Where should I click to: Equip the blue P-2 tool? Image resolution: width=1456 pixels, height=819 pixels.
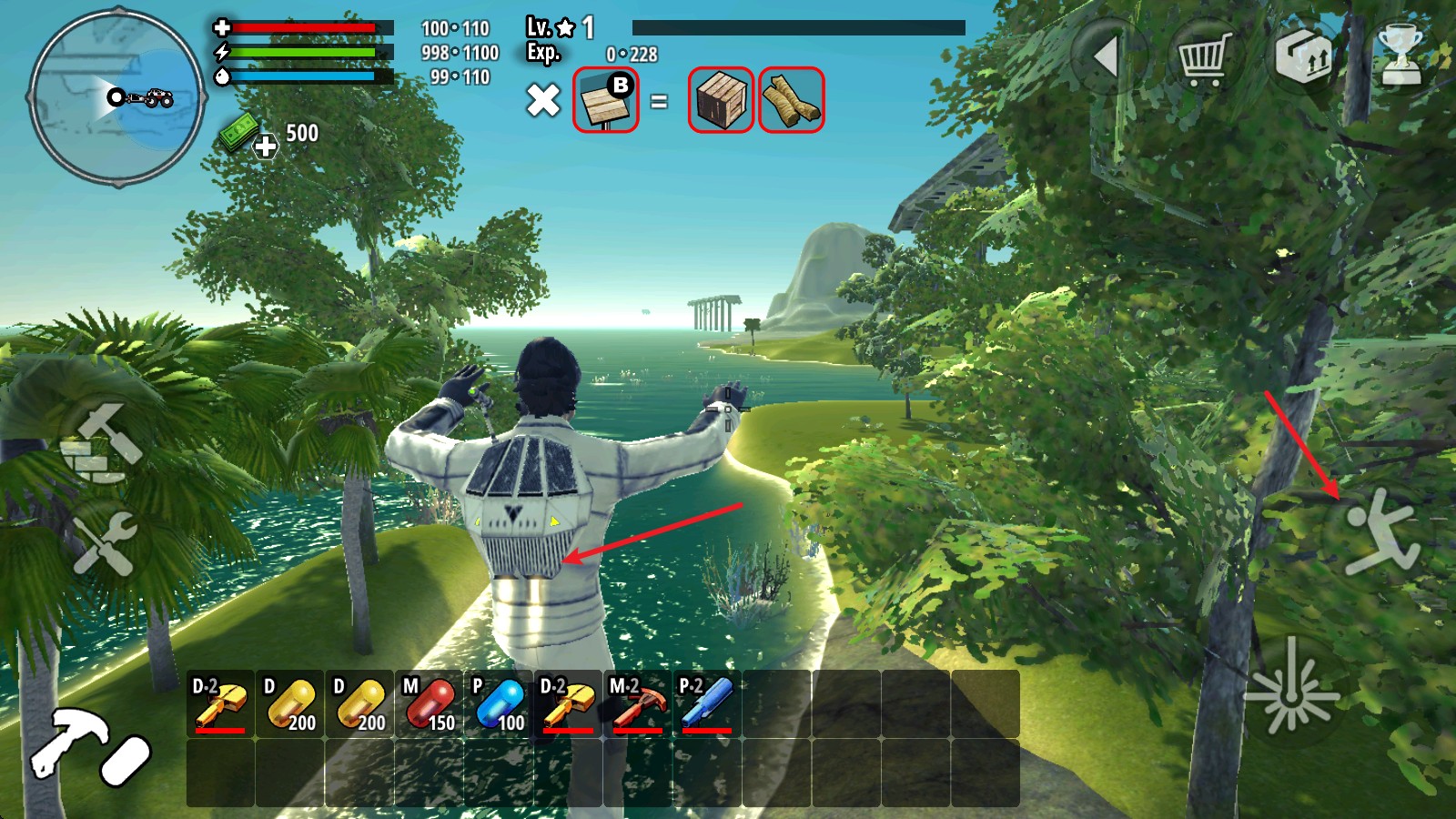pyautogui.click(x=707, y=704)
